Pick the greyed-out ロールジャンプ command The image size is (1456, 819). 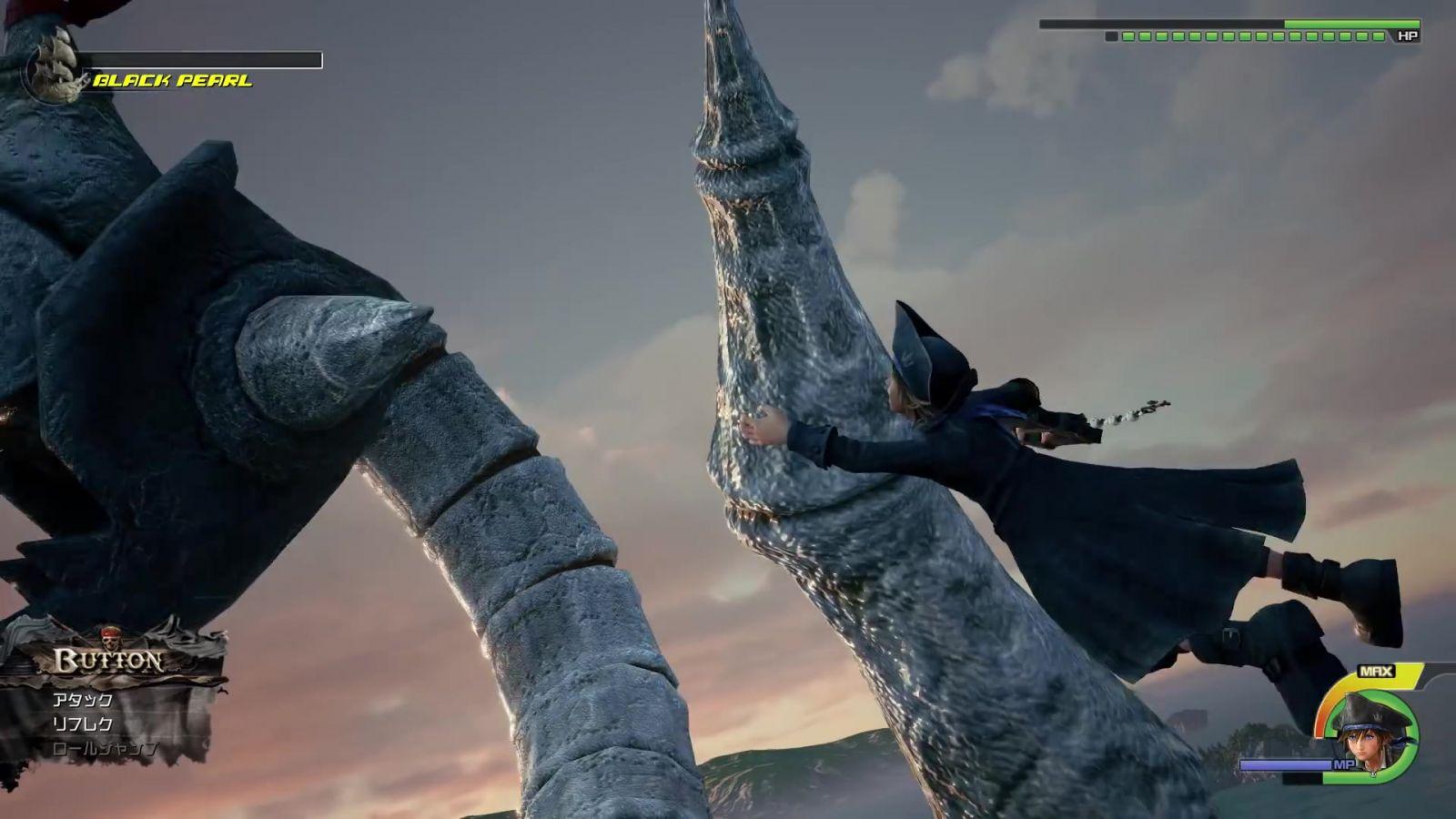[105, 749]
